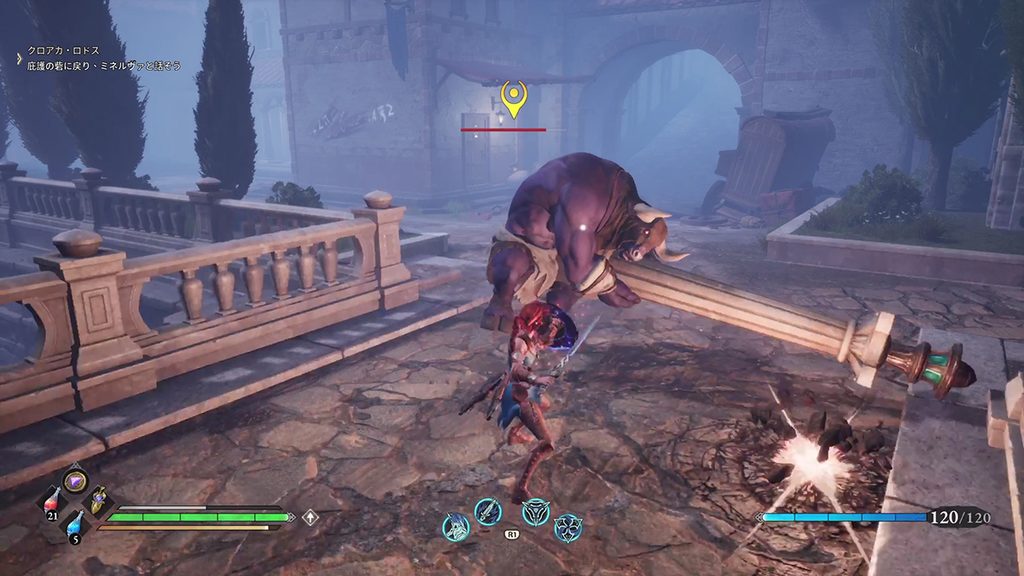Select the blue mana potion slot
This screenshot has width=1024, height=576.
point(74,522)
